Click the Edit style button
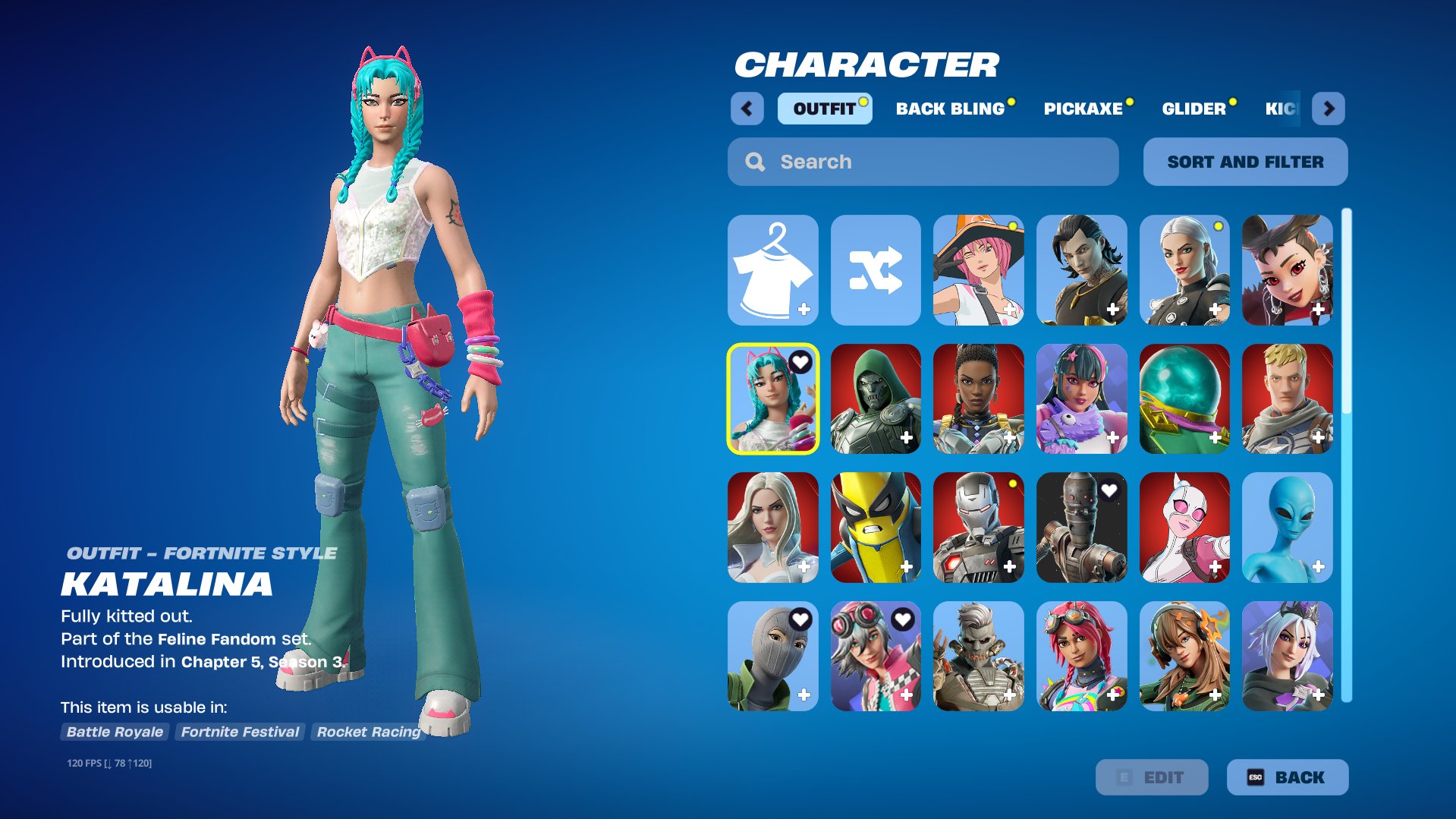The height and width of the screenshot is (819, 1456). coord(1151,777)
